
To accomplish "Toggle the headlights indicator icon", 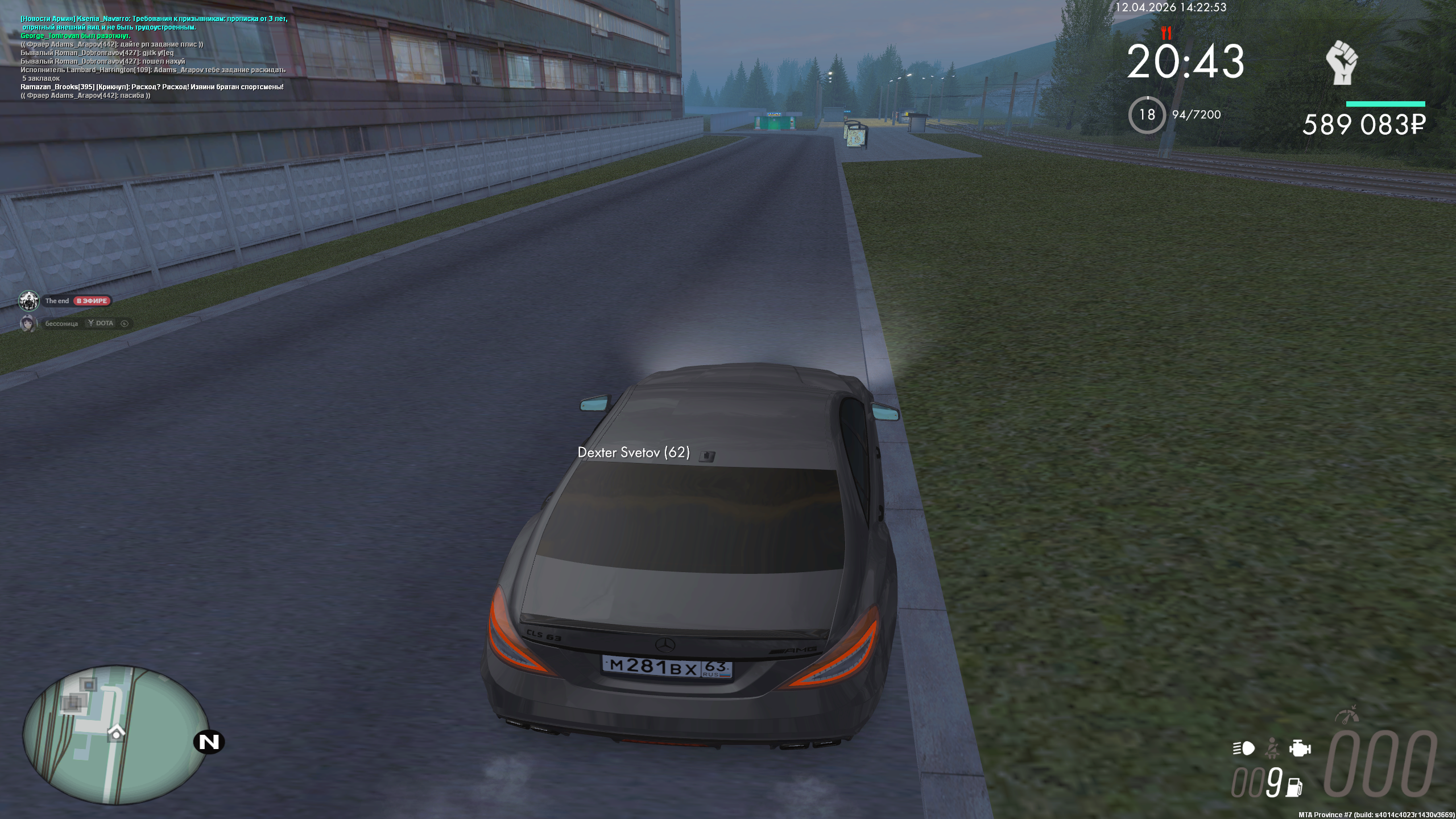I will pos(1244,748).
